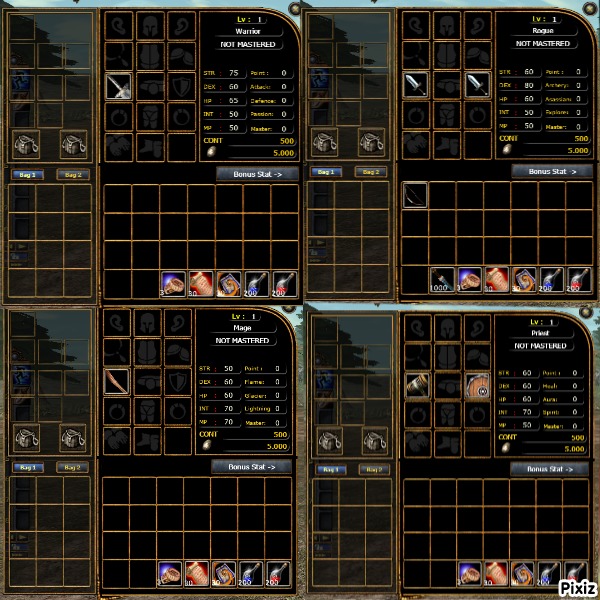Switch to Bag 2 in the Rogue panel

370,172
